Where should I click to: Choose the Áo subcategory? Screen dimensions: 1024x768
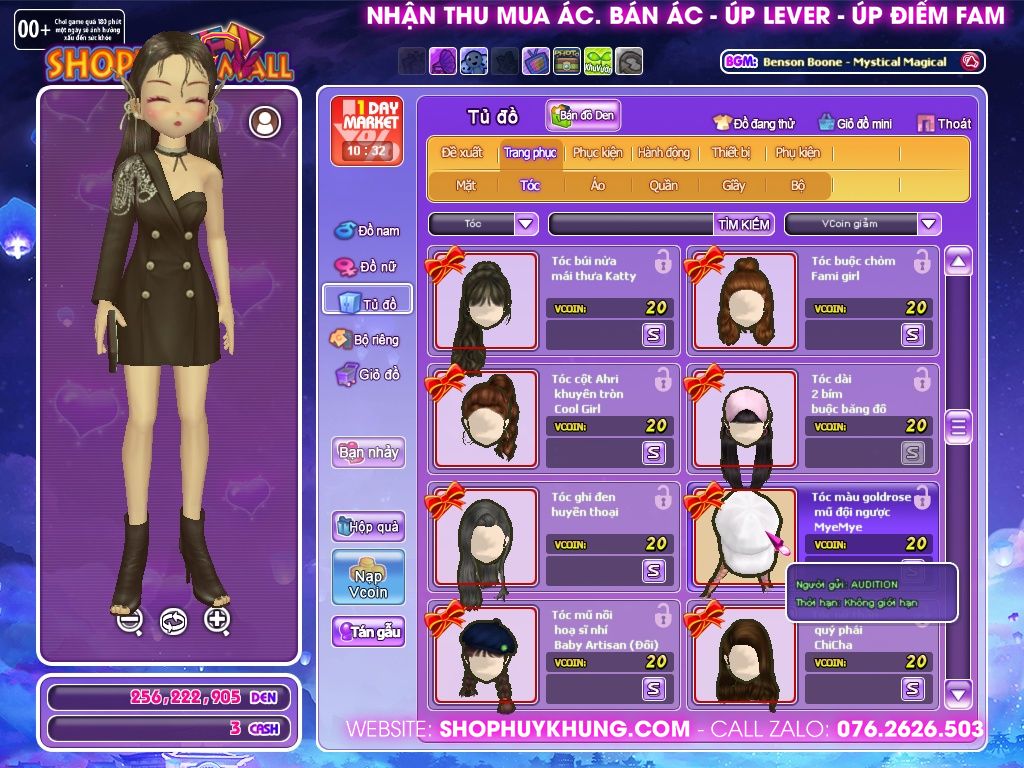coord(598,185)
